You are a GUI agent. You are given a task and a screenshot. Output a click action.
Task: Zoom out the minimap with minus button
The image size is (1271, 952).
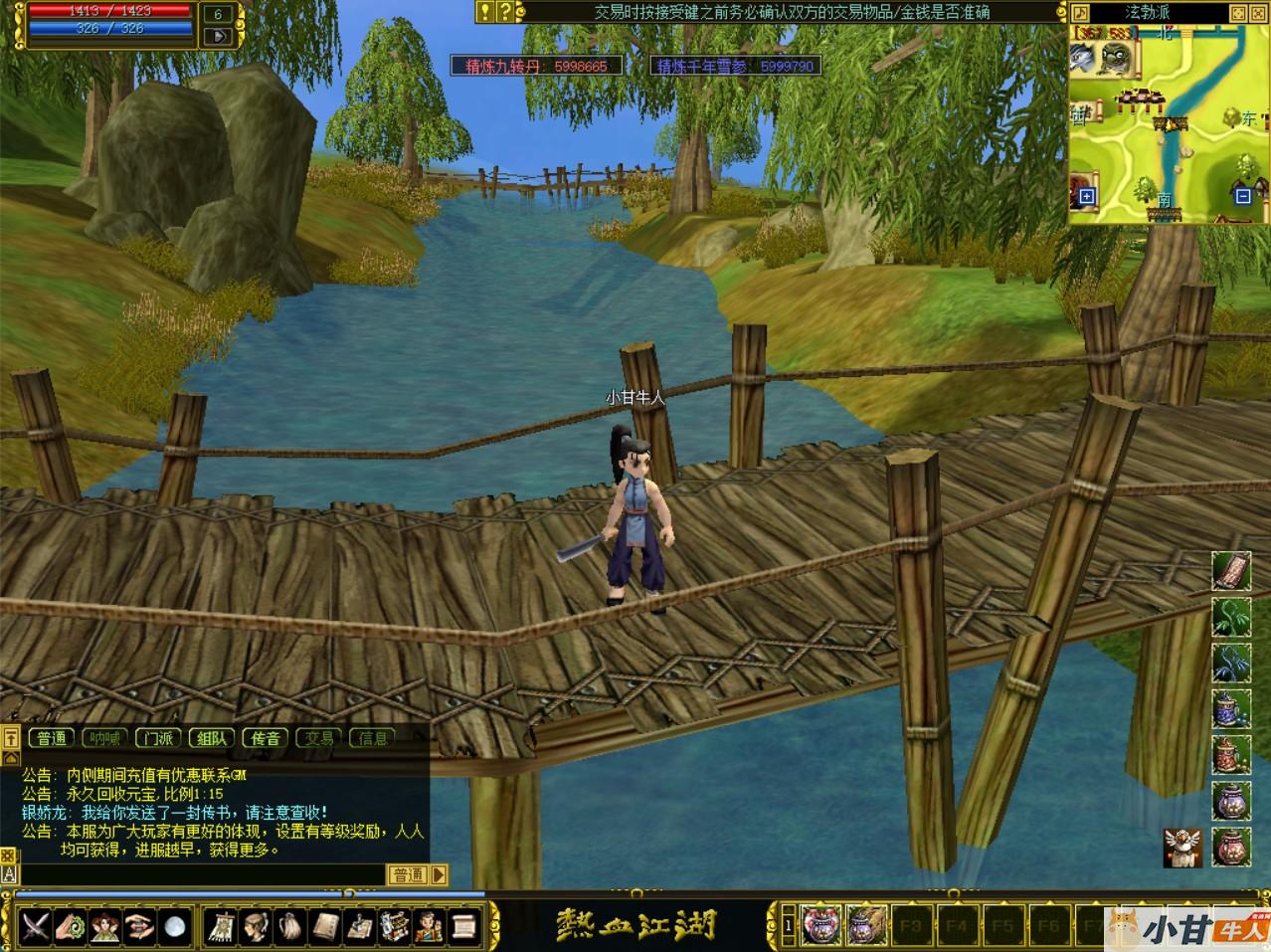[x=1242, y=197]
